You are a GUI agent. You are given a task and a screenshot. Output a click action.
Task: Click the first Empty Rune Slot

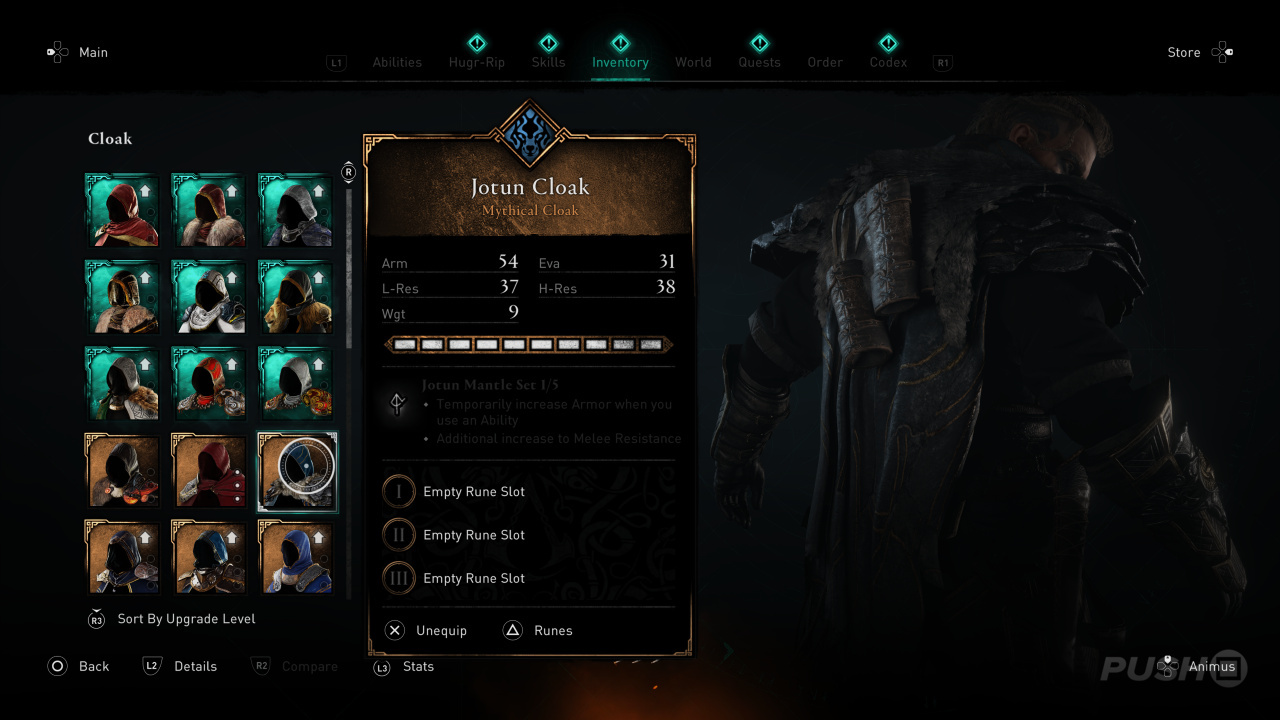click(x=473, y=492)
